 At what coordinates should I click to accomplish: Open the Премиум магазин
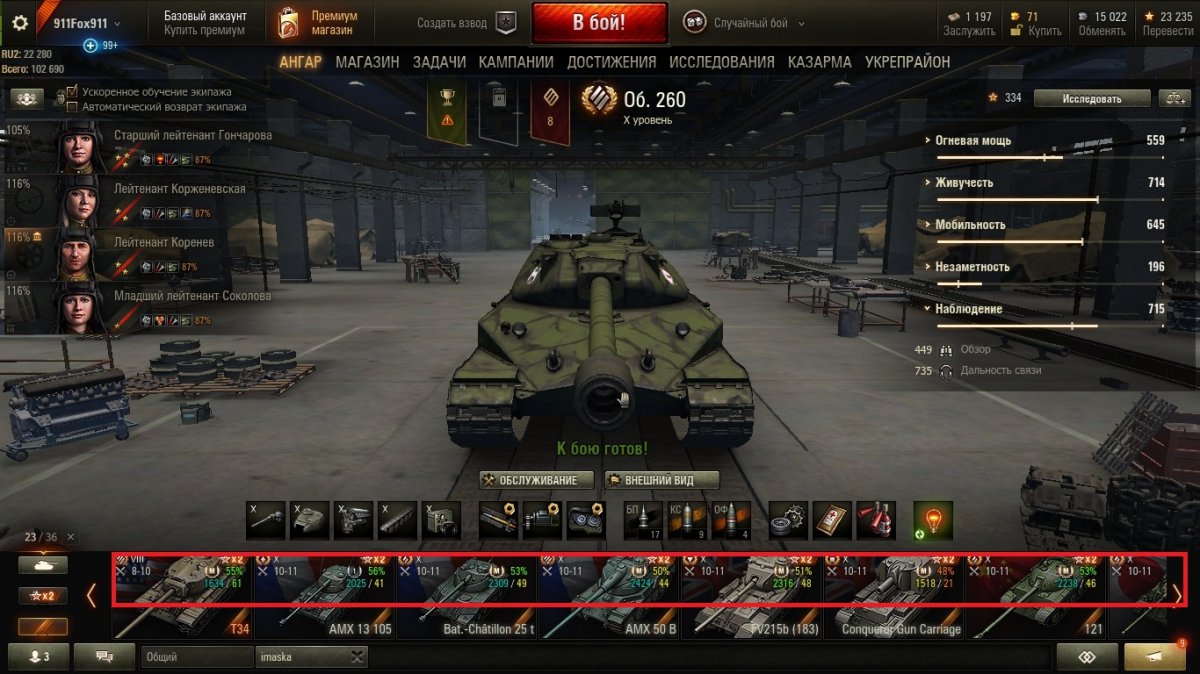(x=316, y=23)
